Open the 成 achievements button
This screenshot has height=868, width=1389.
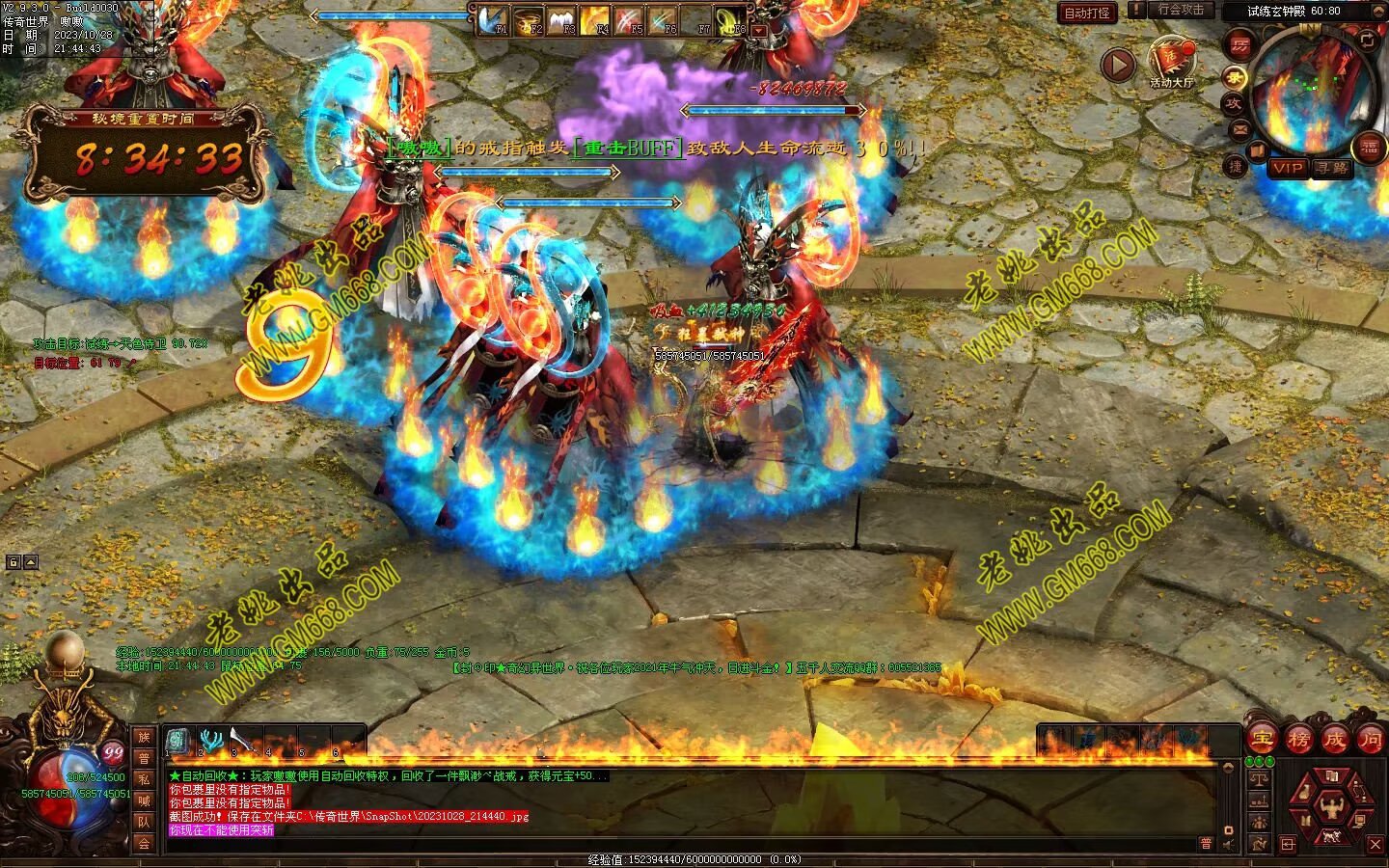click(1334, 739)
